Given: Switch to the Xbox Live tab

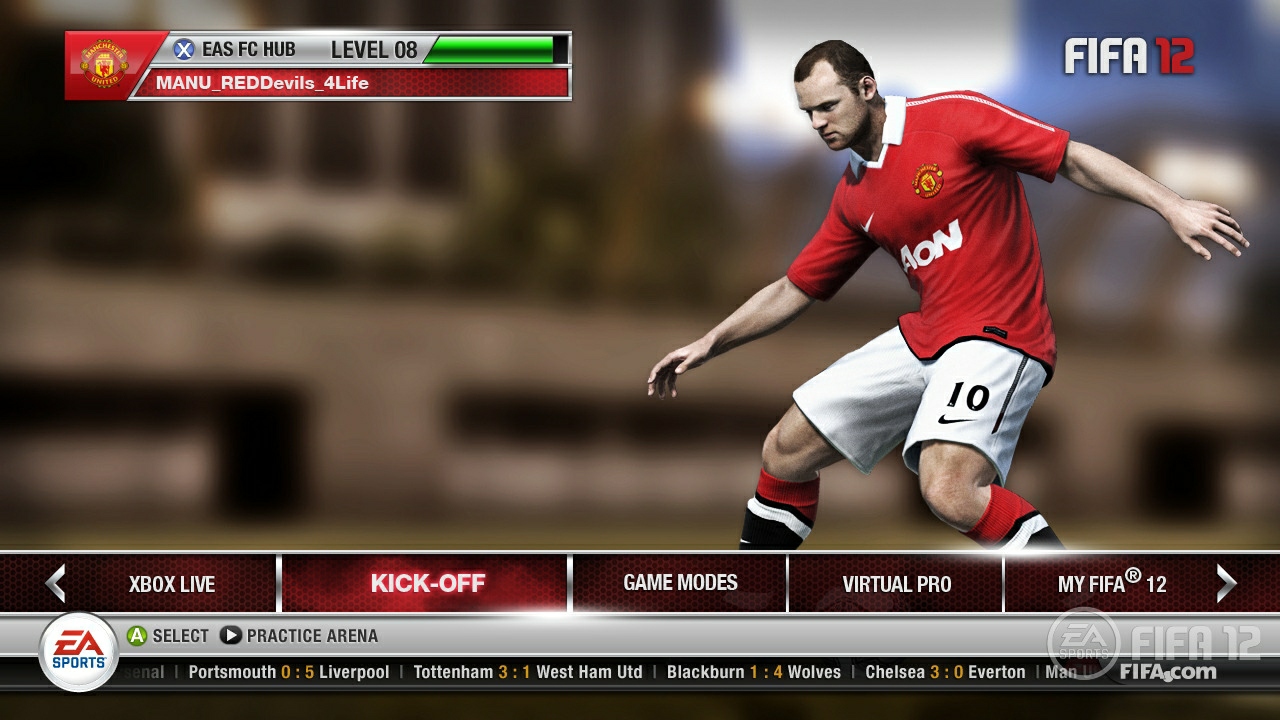Looking at the screenshot, I should pyautogui.click(x=170, y=583).
